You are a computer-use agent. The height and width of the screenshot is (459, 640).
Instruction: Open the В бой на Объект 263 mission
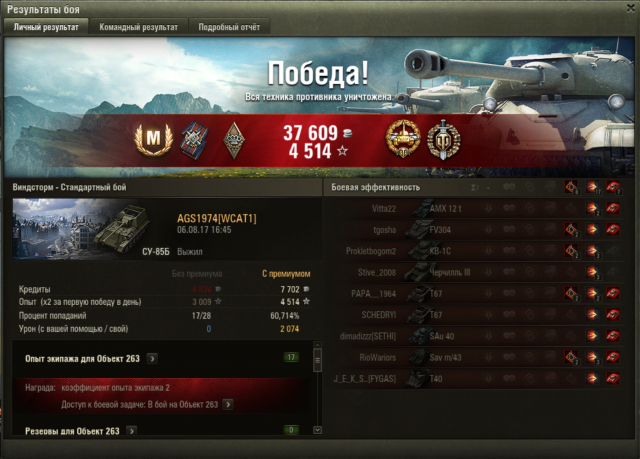click(x=228, y=404)
